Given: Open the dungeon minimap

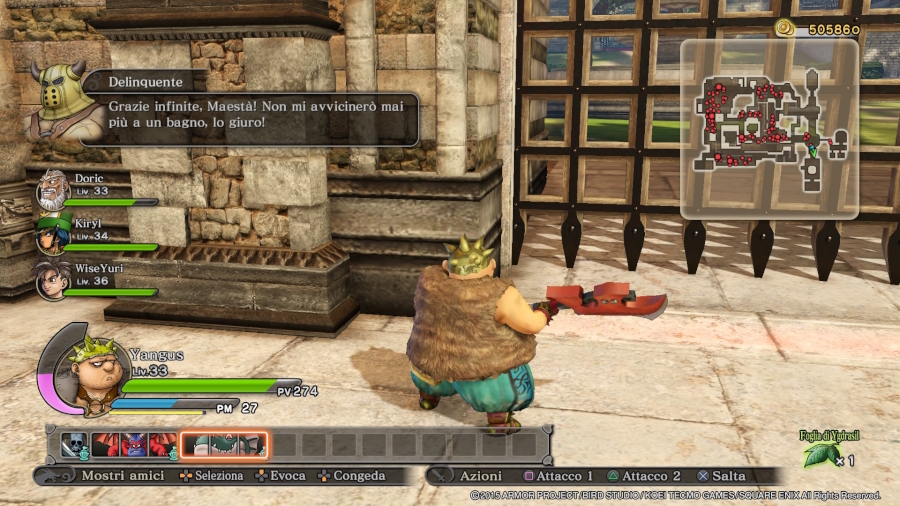Looking at the screenshot, I should click(768, 128).
